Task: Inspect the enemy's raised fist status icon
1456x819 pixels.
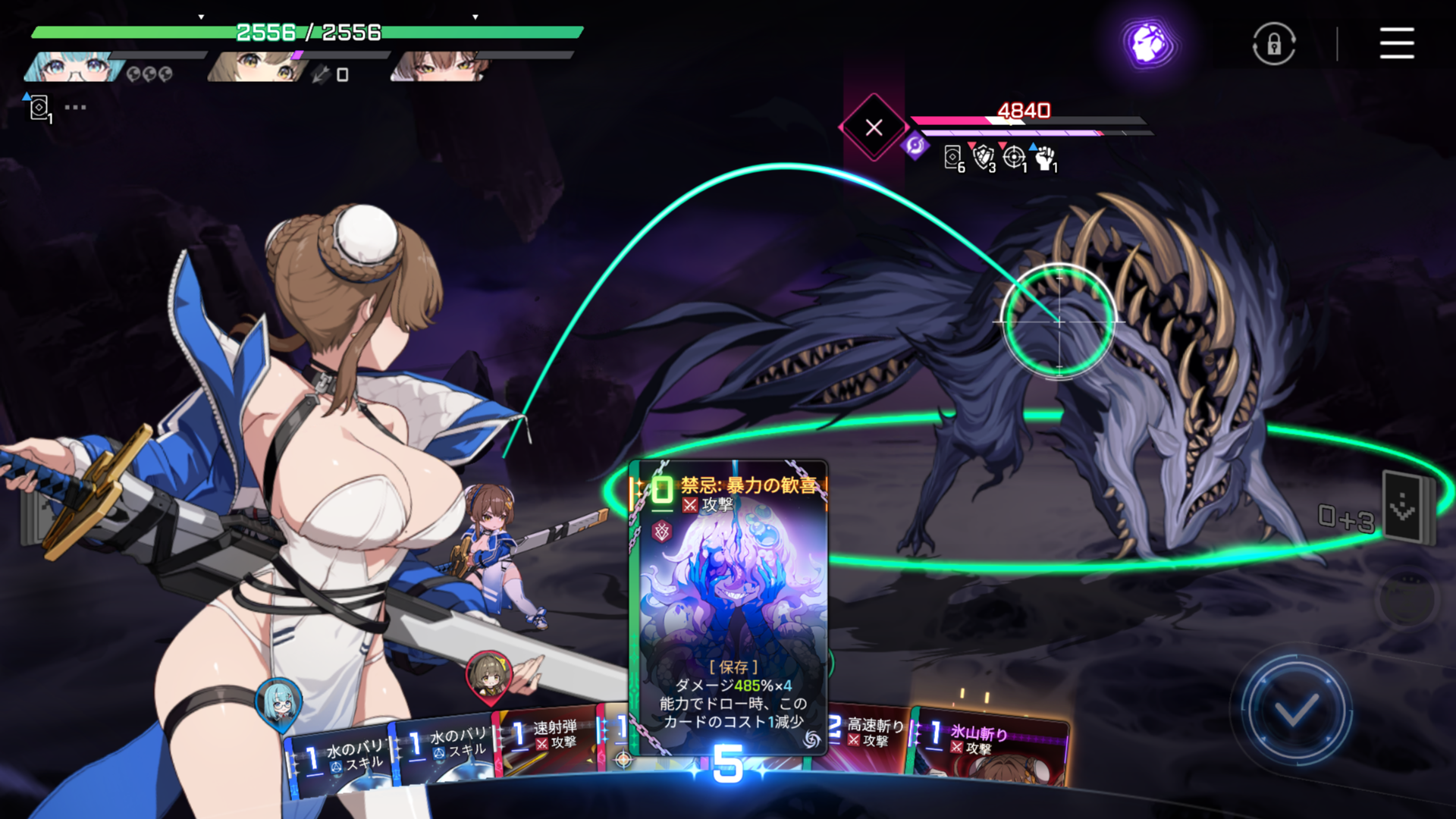Action: click(x=1046, y=158)
